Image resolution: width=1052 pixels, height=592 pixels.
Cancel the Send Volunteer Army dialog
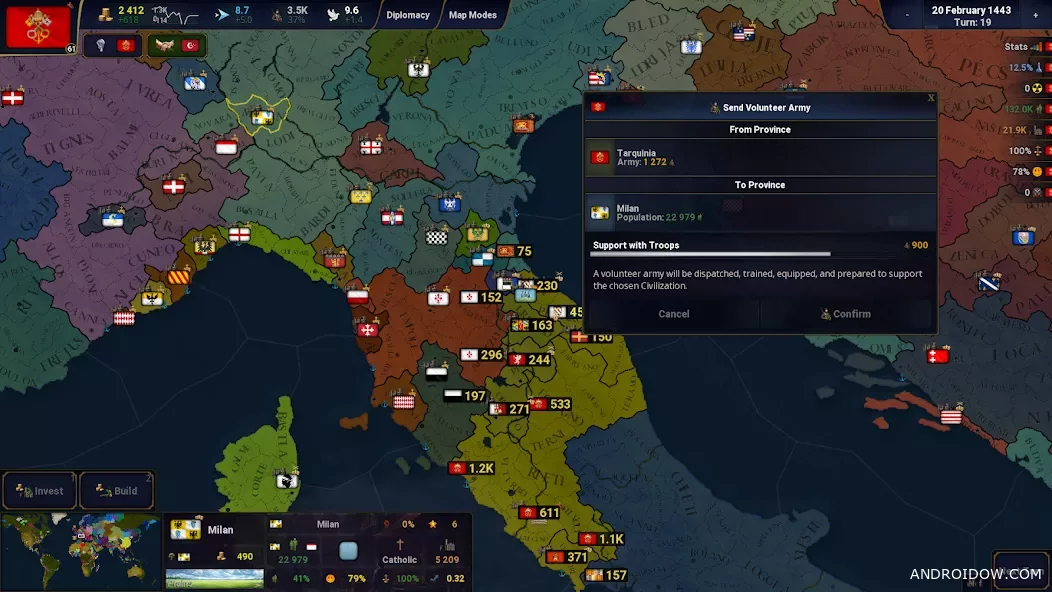(673, 314)
